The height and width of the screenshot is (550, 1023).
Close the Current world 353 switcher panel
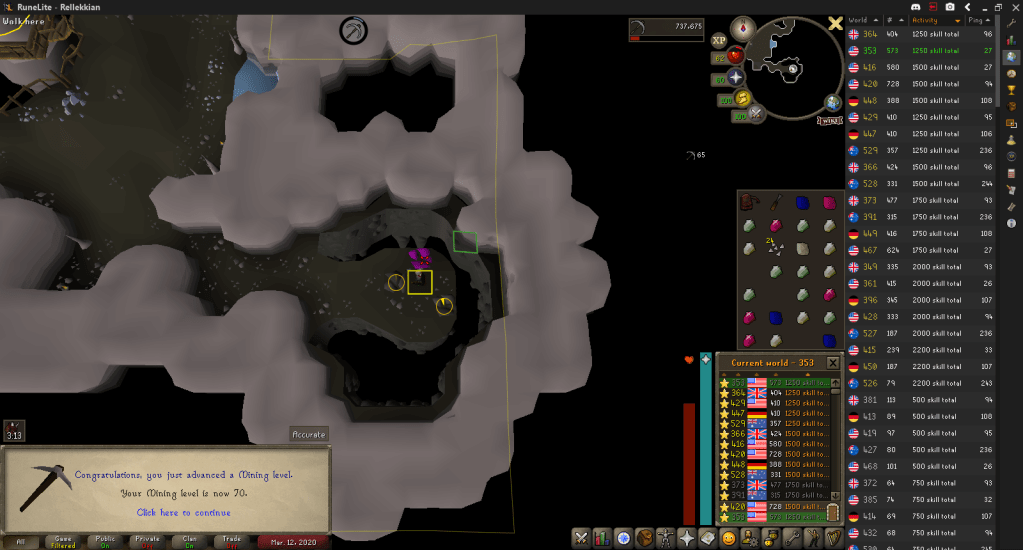click(x=833, y=362)
